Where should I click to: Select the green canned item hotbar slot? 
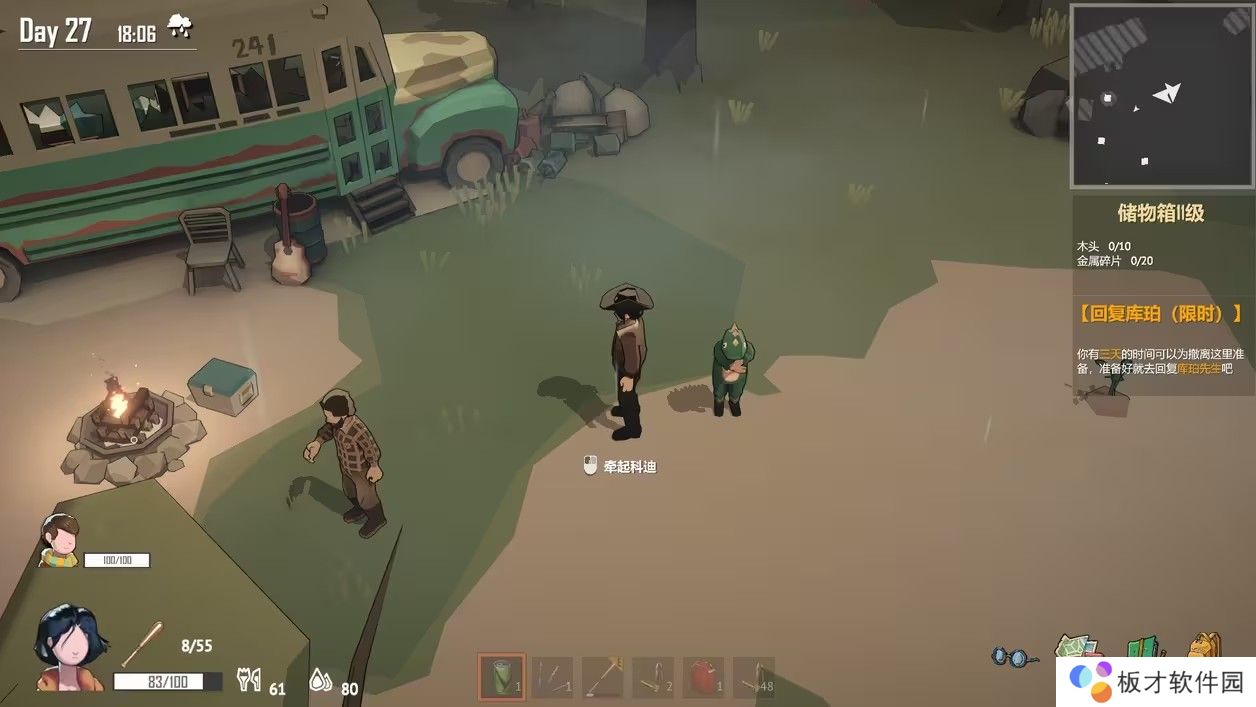(501, 676)
